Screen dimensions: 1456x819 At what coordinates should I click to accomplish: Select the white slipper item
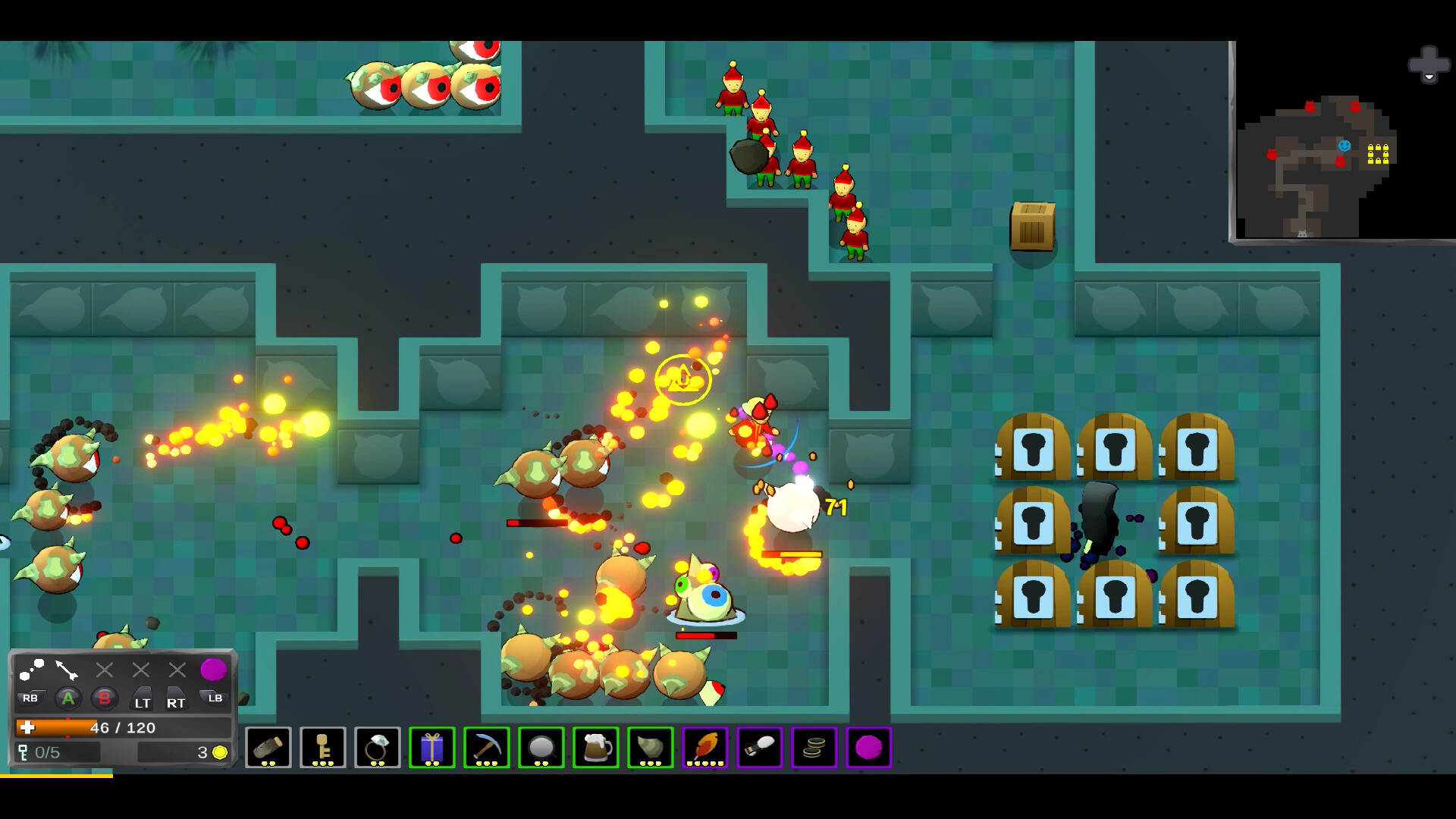(759, 748)
